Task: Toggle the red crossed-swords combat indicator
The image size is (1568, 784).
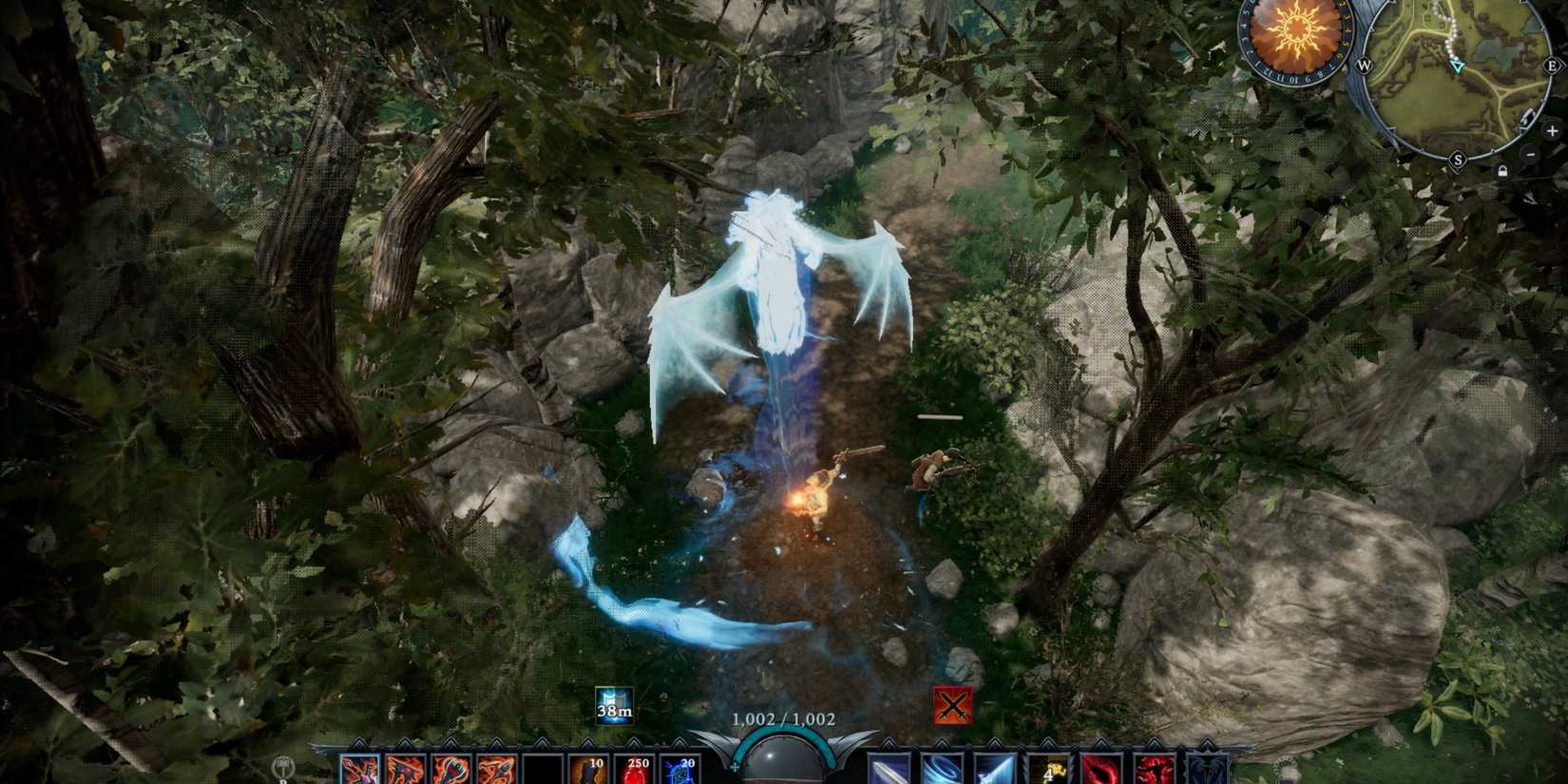Action: pyautogui.click(x=955, y=706)
